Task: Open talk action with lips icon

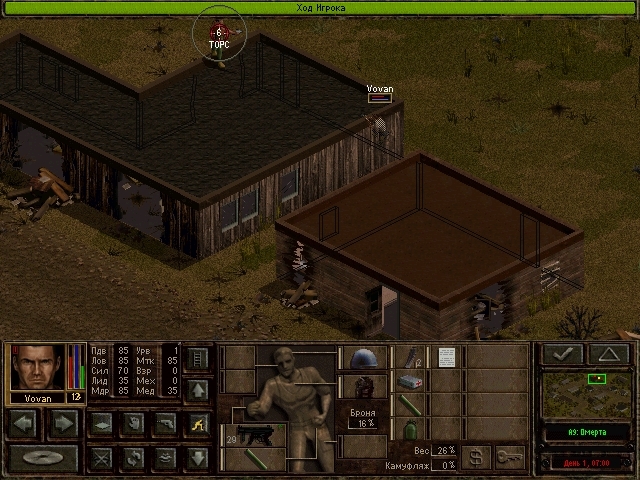Action: 165,458
